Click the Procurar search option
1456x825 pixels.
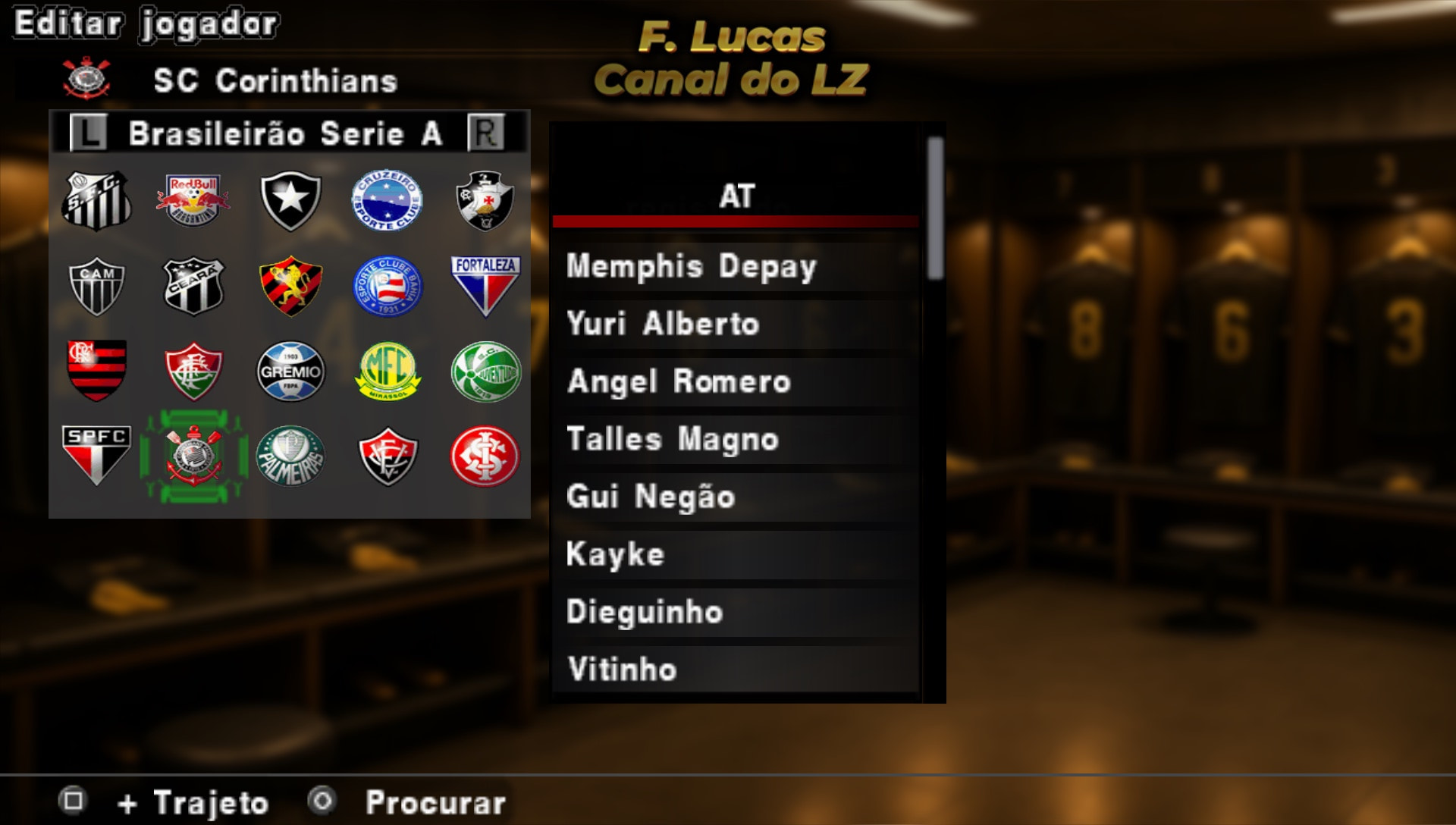(435, 801)
